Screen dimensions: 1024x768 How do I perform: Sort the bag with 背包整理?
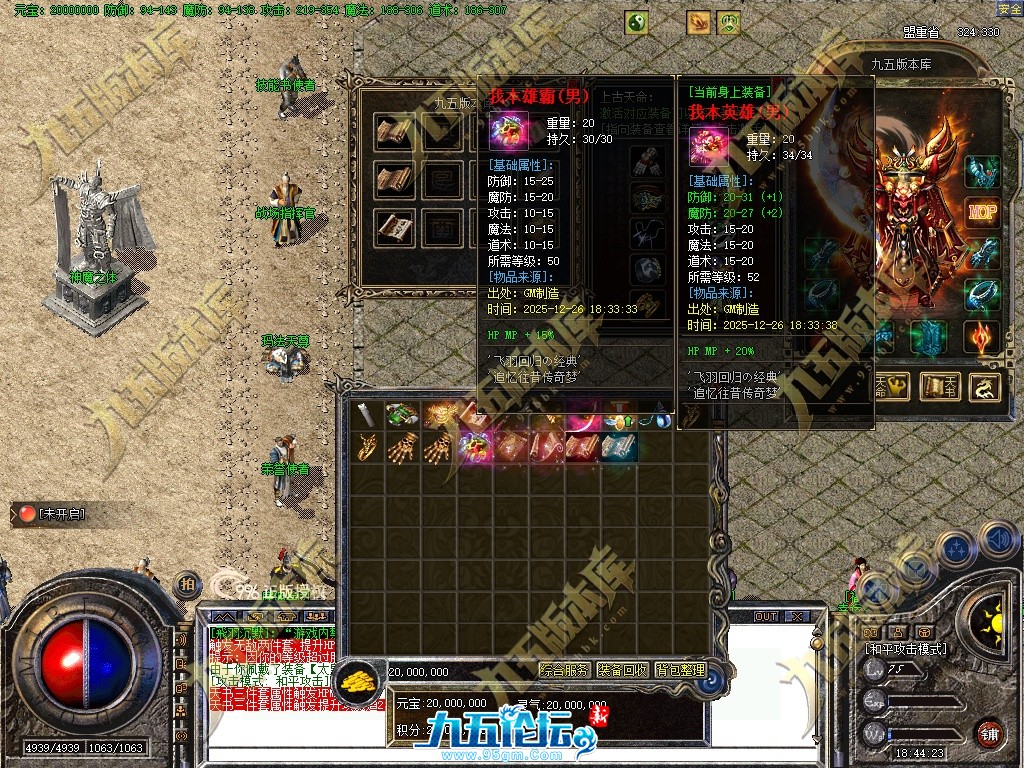[x=680, y=670]
